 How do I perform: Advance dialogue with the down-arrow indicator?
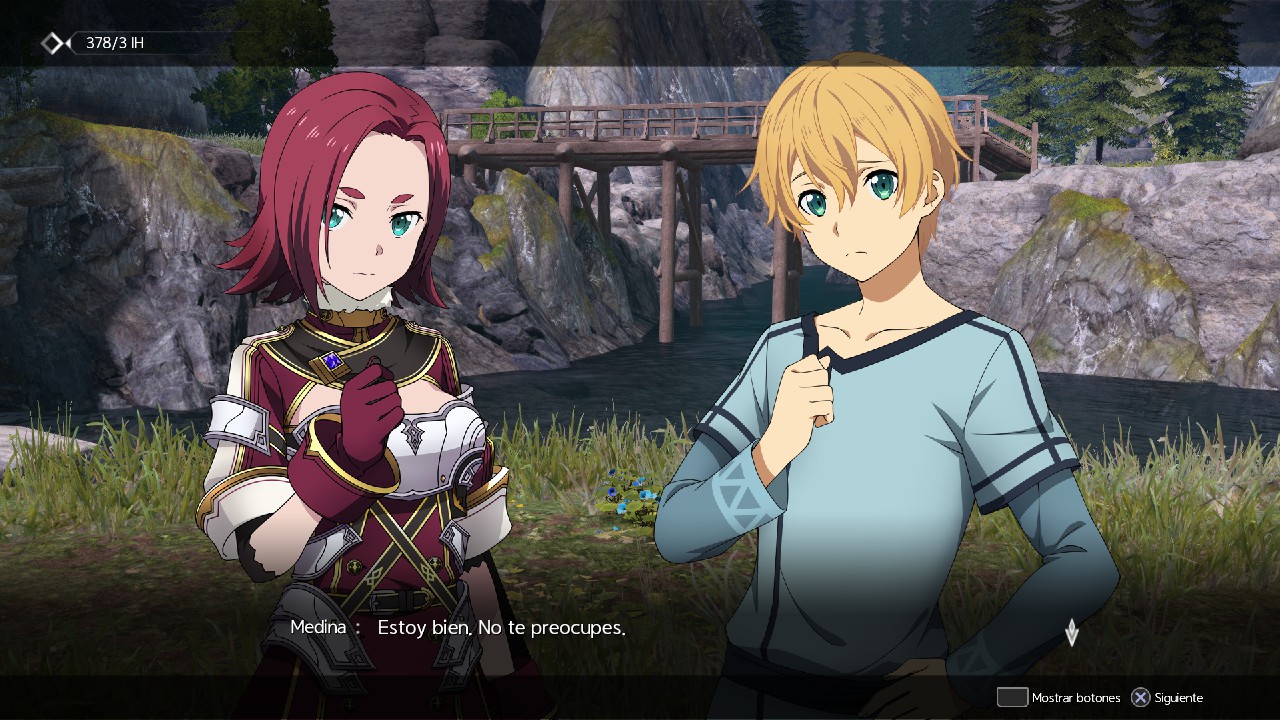tap(1071, 632)
